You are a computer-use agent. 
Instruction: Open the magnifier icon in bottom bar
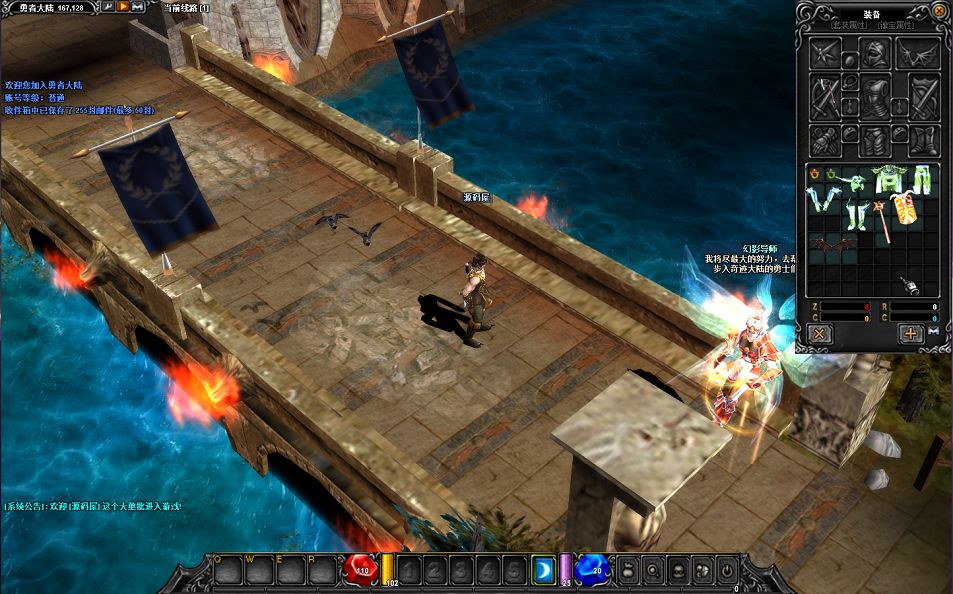coord(652,571)
